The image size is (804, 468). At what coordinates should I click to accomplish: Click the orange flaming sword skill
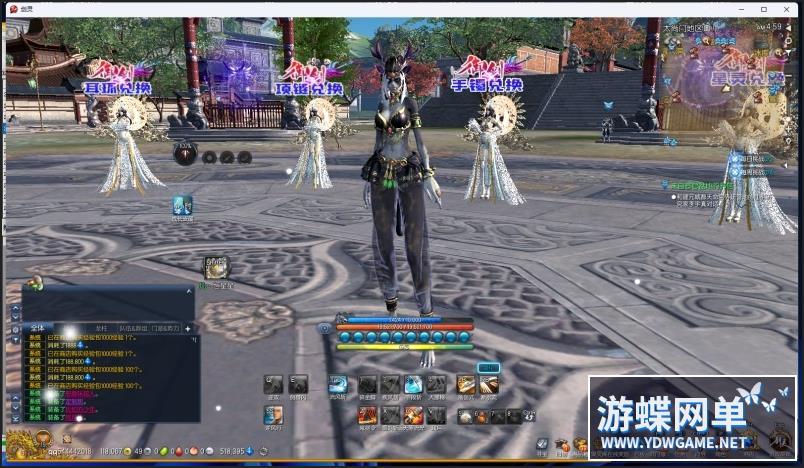(x=413, y=414)
